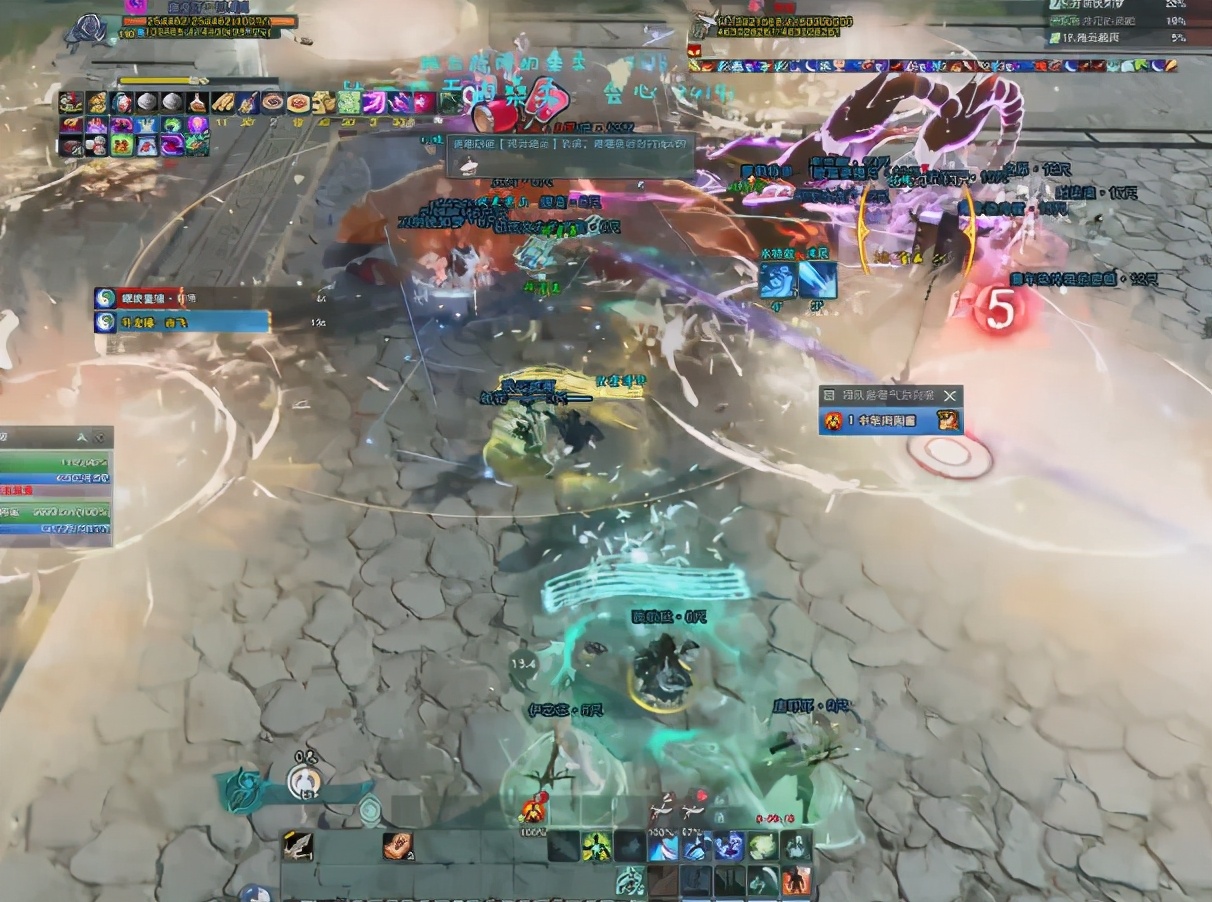Use the orange scroll item on the action bar

[x=398, y=846]
